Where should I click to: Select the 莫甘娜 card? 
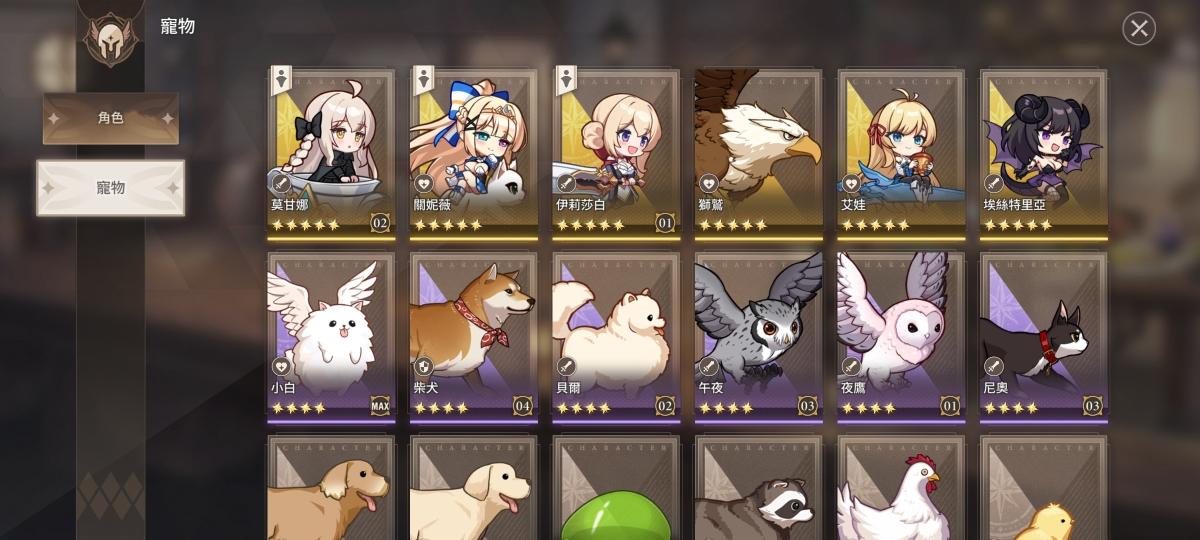[x=331, y=152]
